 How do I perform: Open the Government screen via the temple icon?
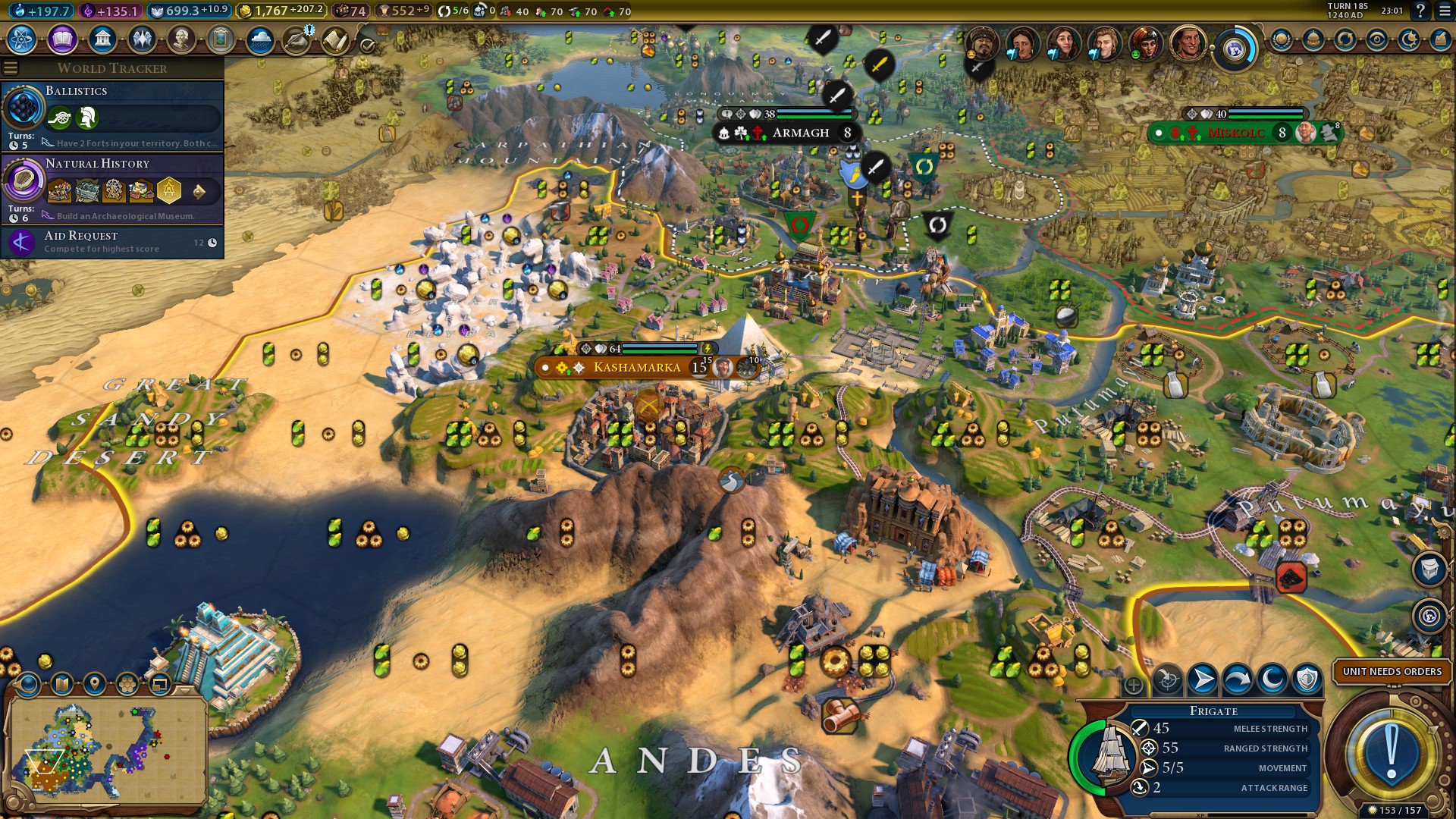[101, 36]
